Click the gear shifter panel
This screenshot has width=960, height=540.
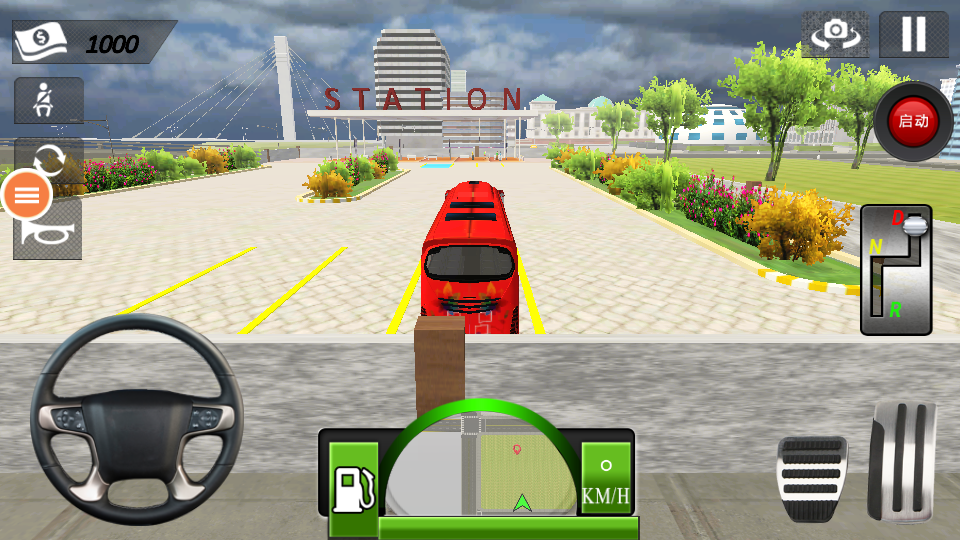point(896,269)
